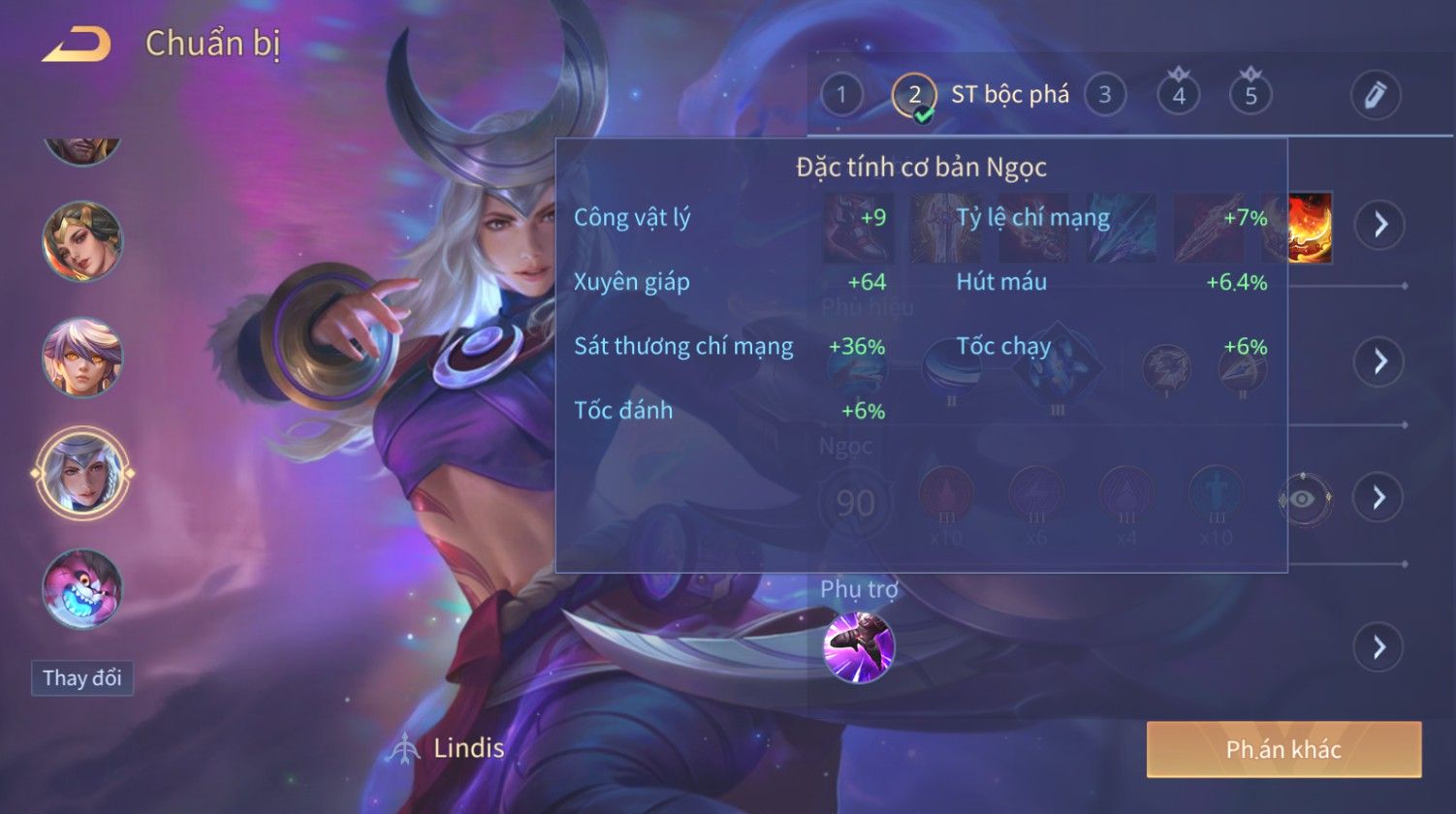Edit the current build with the pencil icon

[1376, 95]
